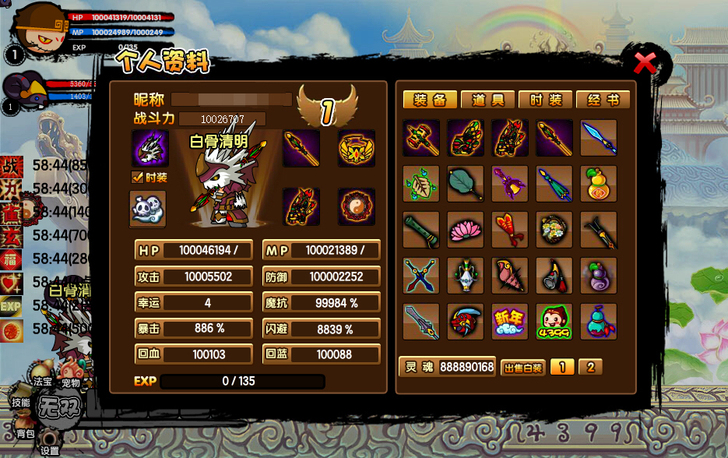Select the yin-yang talisman equipment slot
The width and height of the screenshot is (728, 458).
click(x=355, y=206)
